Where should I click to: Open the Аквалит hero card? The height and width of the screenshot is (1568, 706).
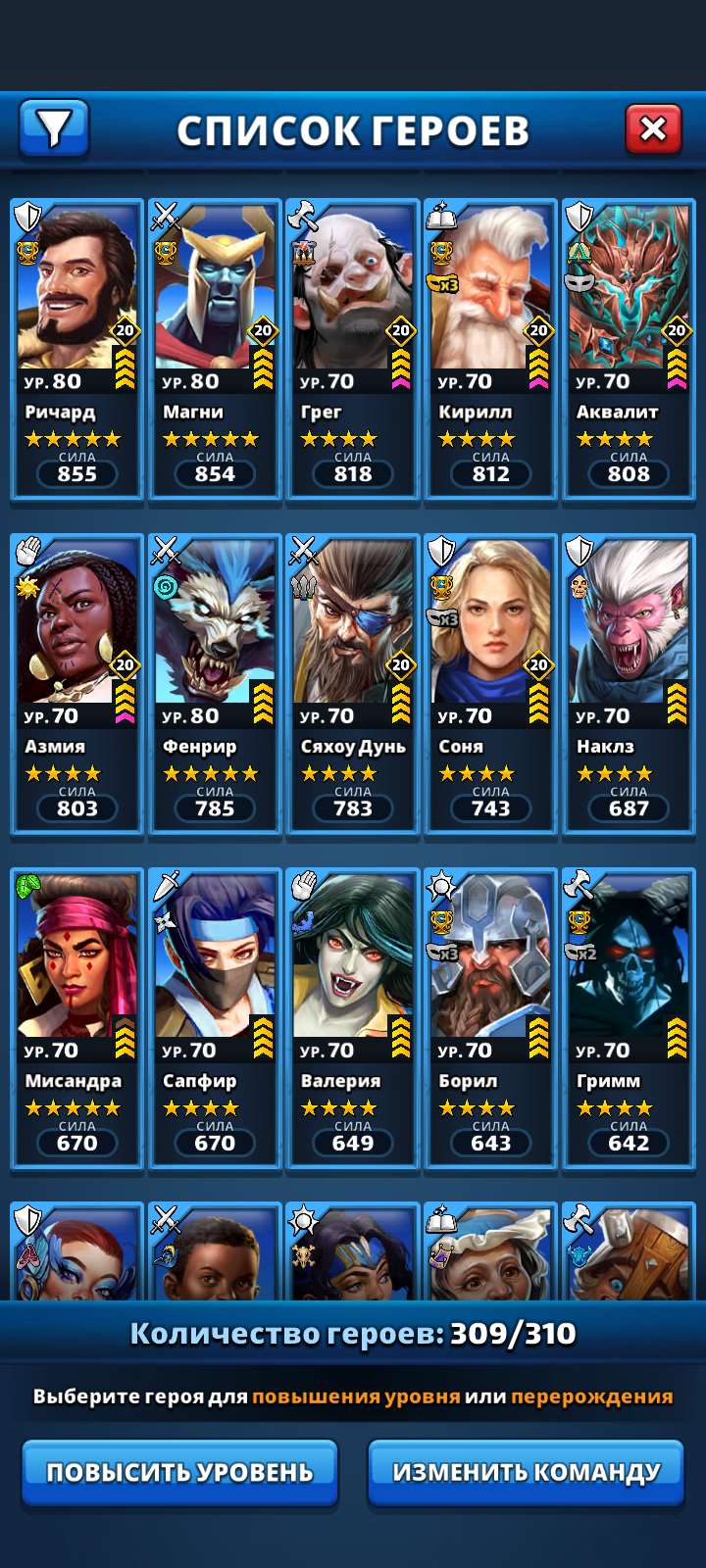629,349
